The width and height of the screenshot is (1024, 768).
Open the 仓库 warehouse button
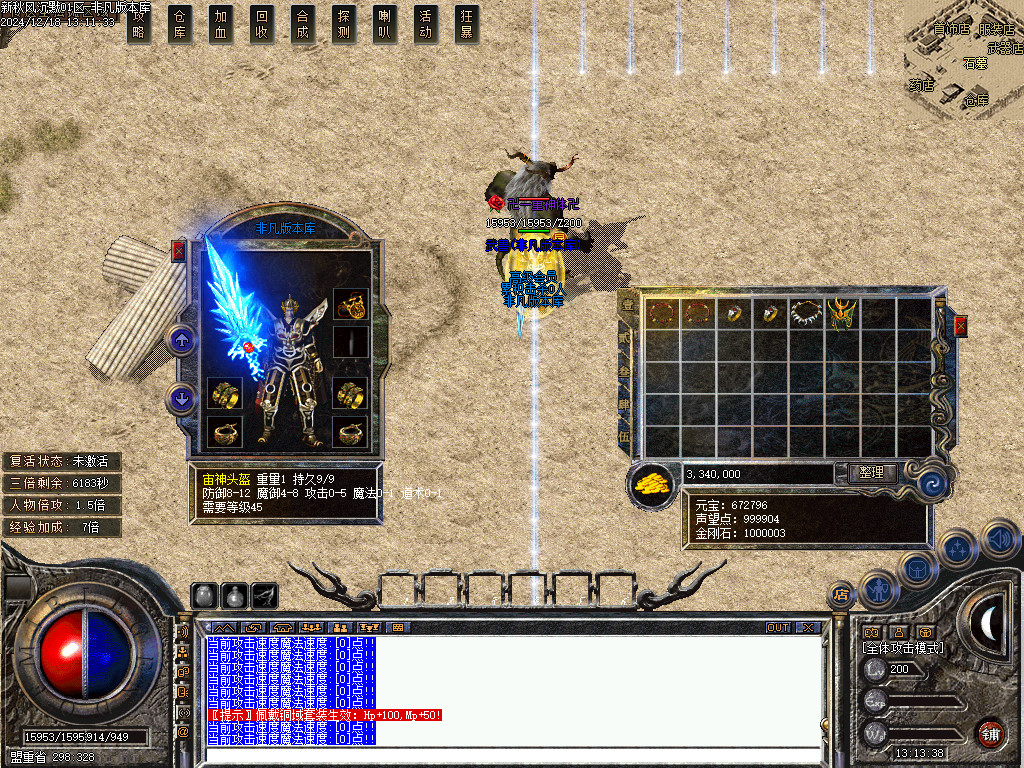[x=180, y=24]
